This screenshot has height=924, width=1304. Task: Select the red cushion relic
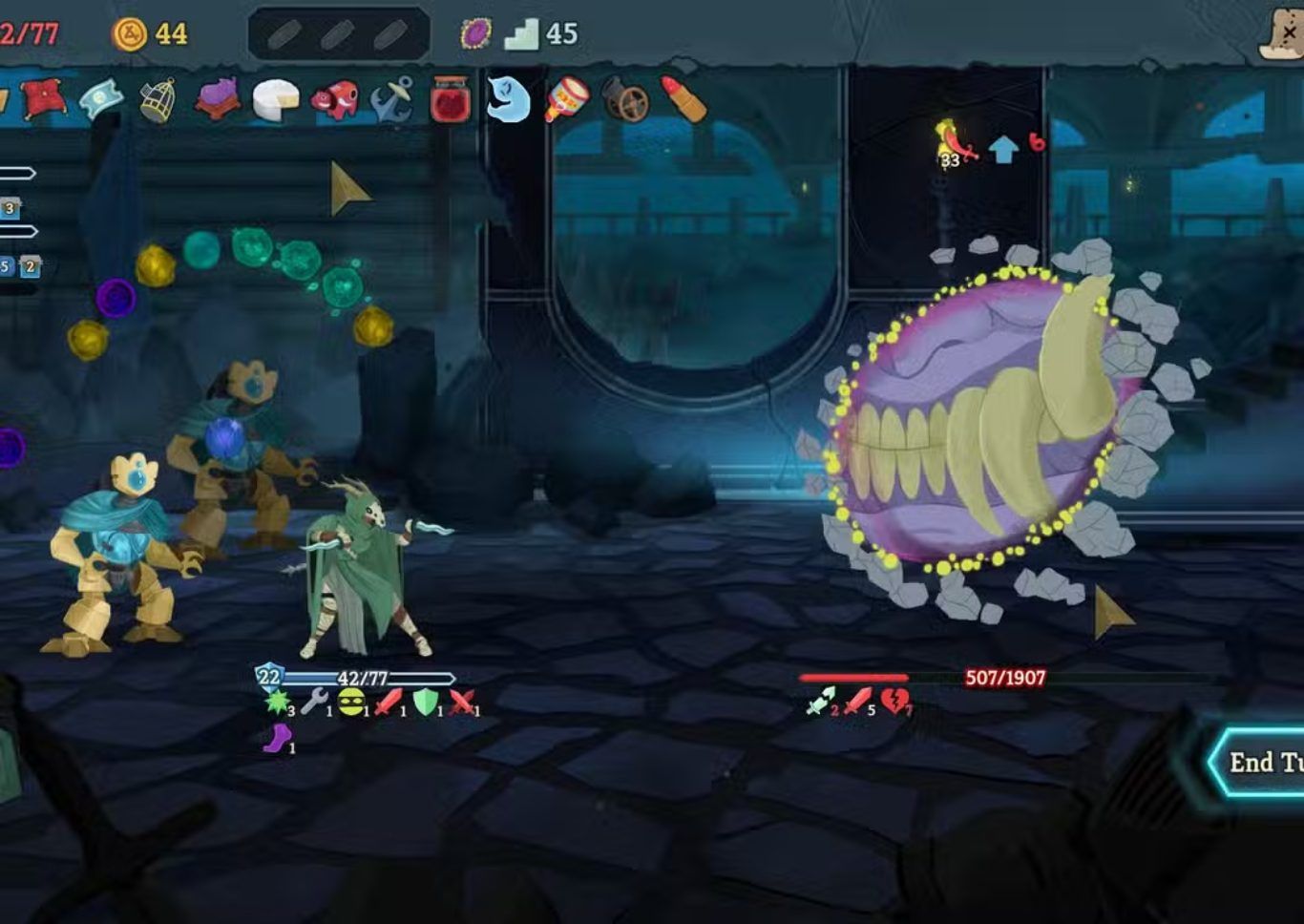(x=42, y=97)
